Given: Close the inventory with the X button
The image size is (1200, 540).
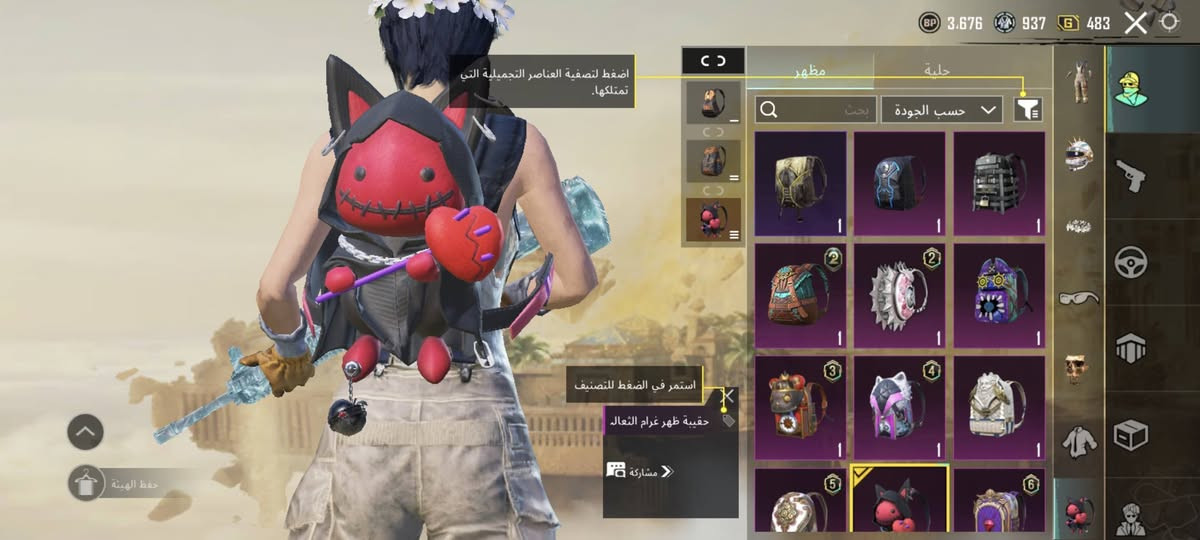Looking at the screenshot, I should tap(1135, 23).
